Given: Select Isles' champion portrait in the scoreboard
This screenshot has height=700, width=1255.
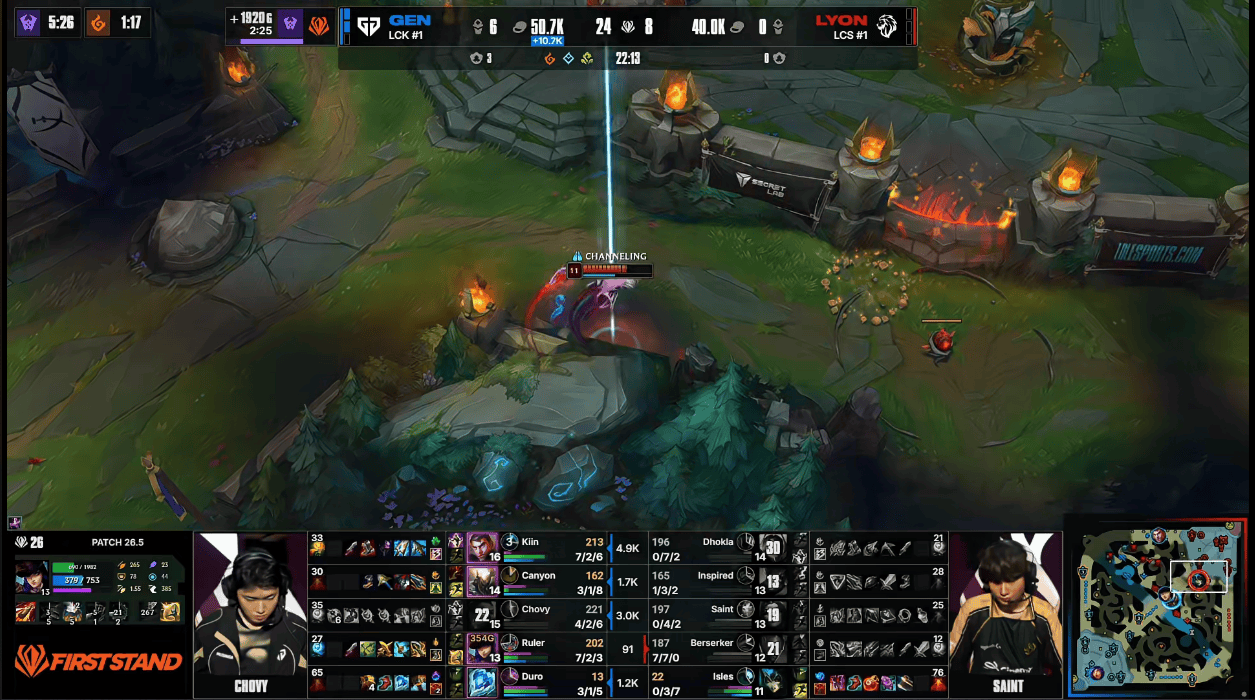Looking at the screenshot, I should [769, 682].
